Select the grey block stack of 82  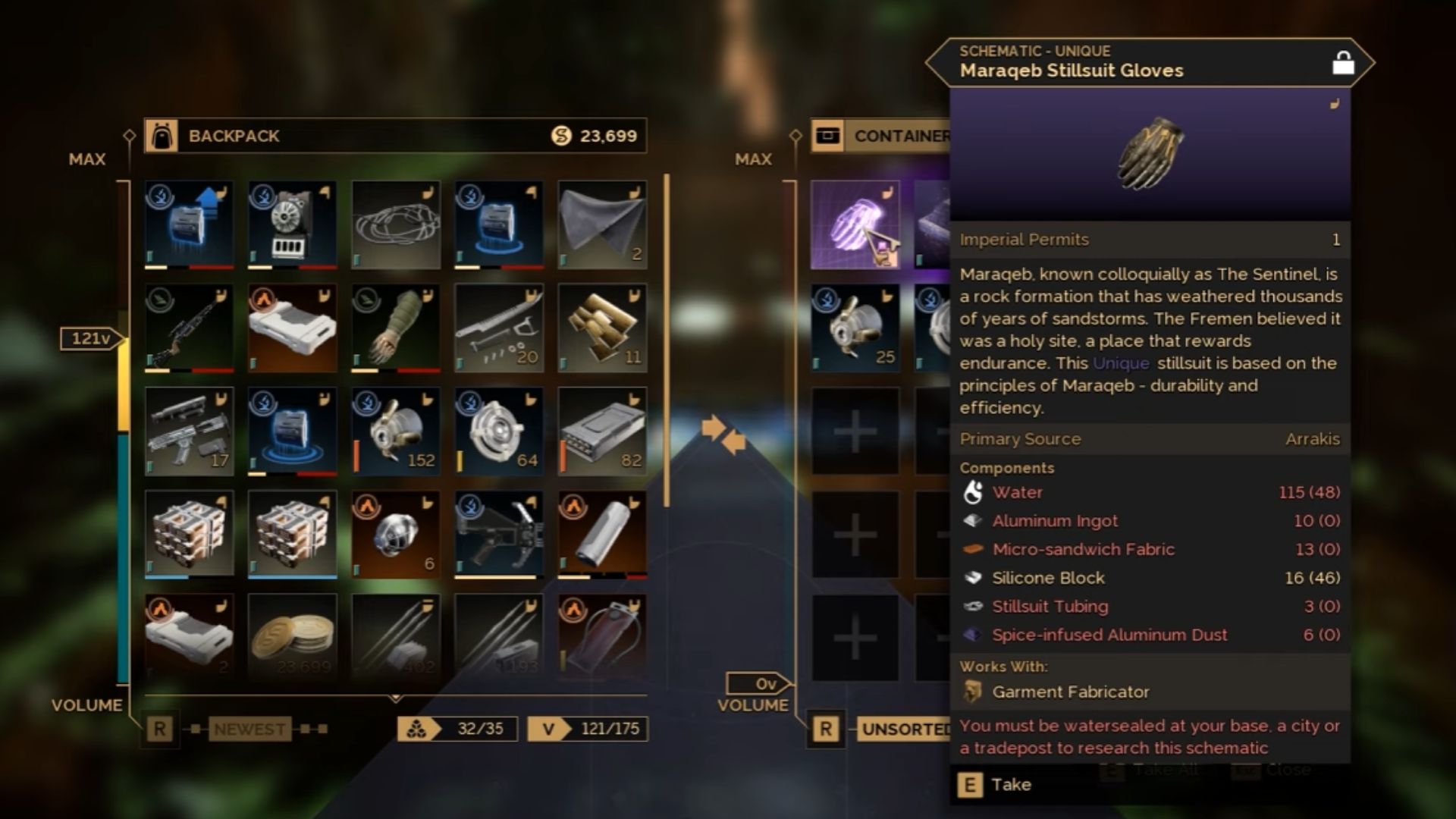click(602, 431)
